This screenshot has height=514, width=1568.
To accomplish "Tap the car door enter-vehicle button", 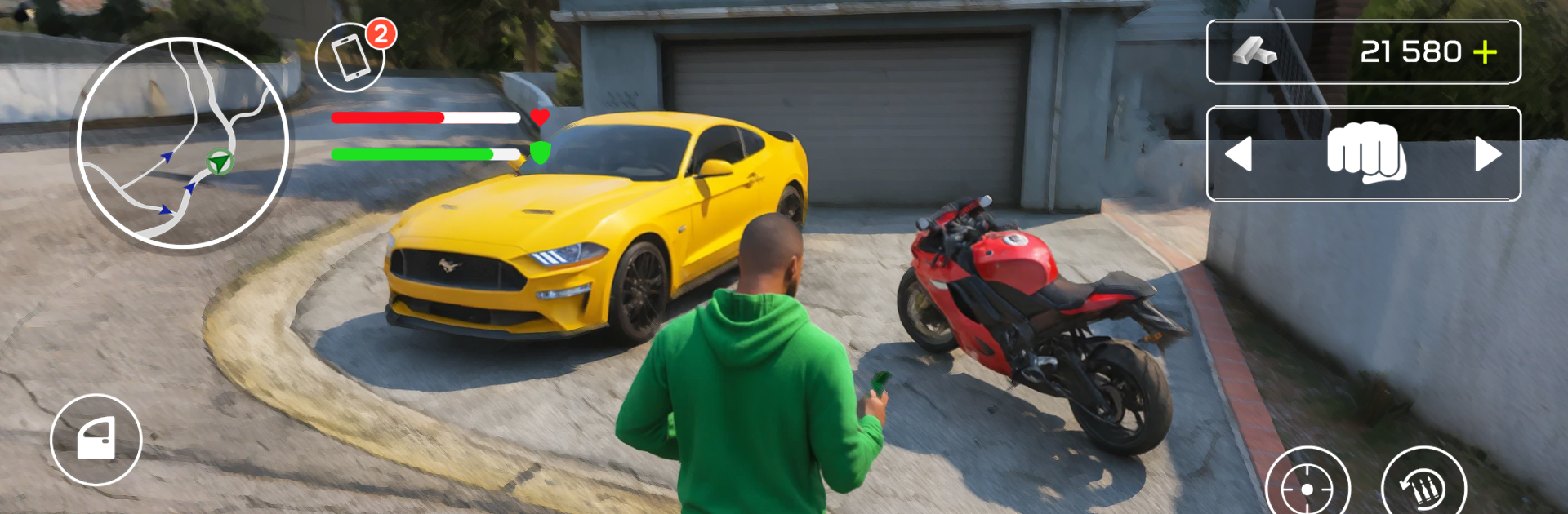I will coord(96,440).
